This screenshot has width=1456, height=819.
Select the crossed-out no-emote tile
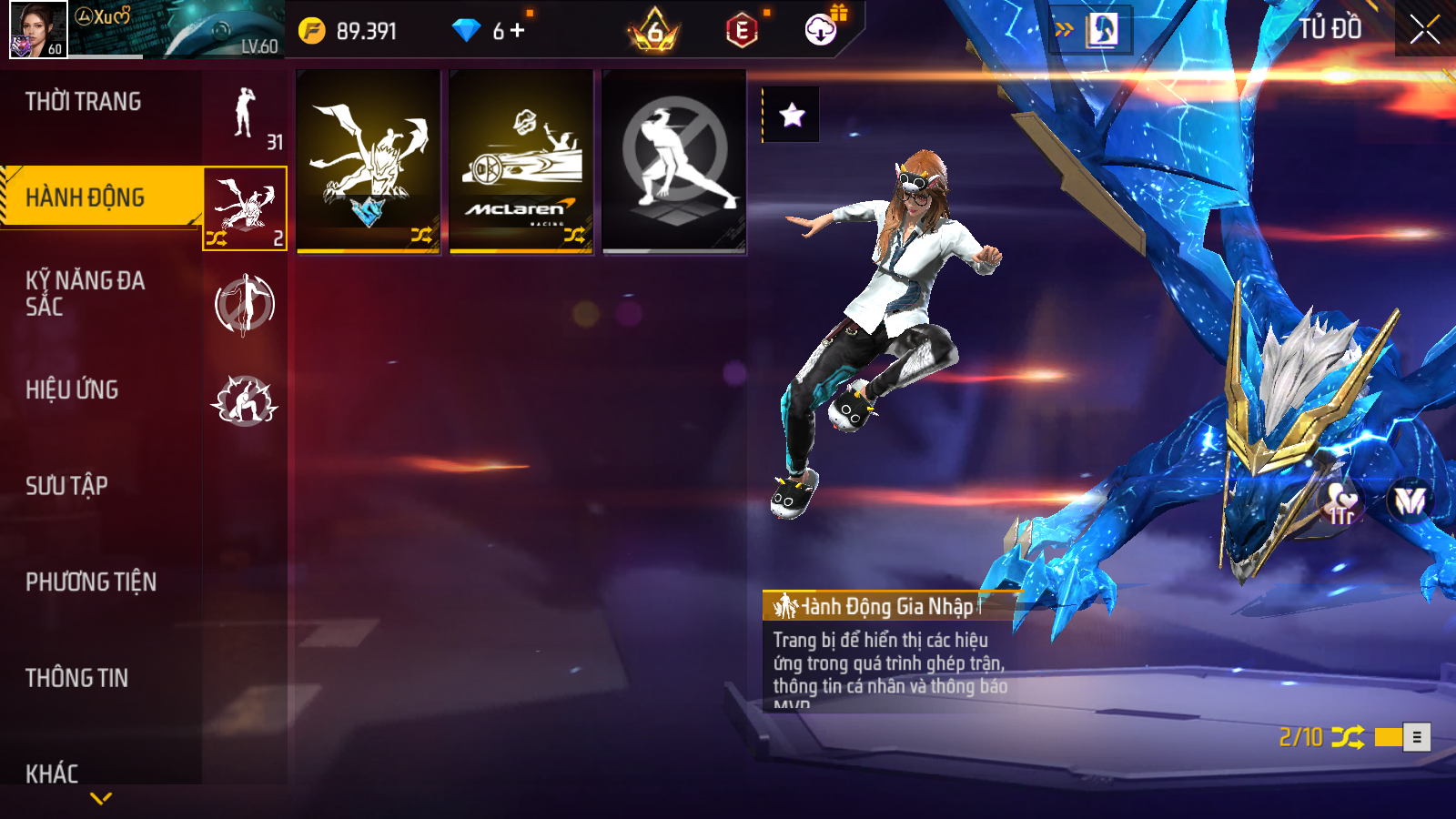point(674,162)
